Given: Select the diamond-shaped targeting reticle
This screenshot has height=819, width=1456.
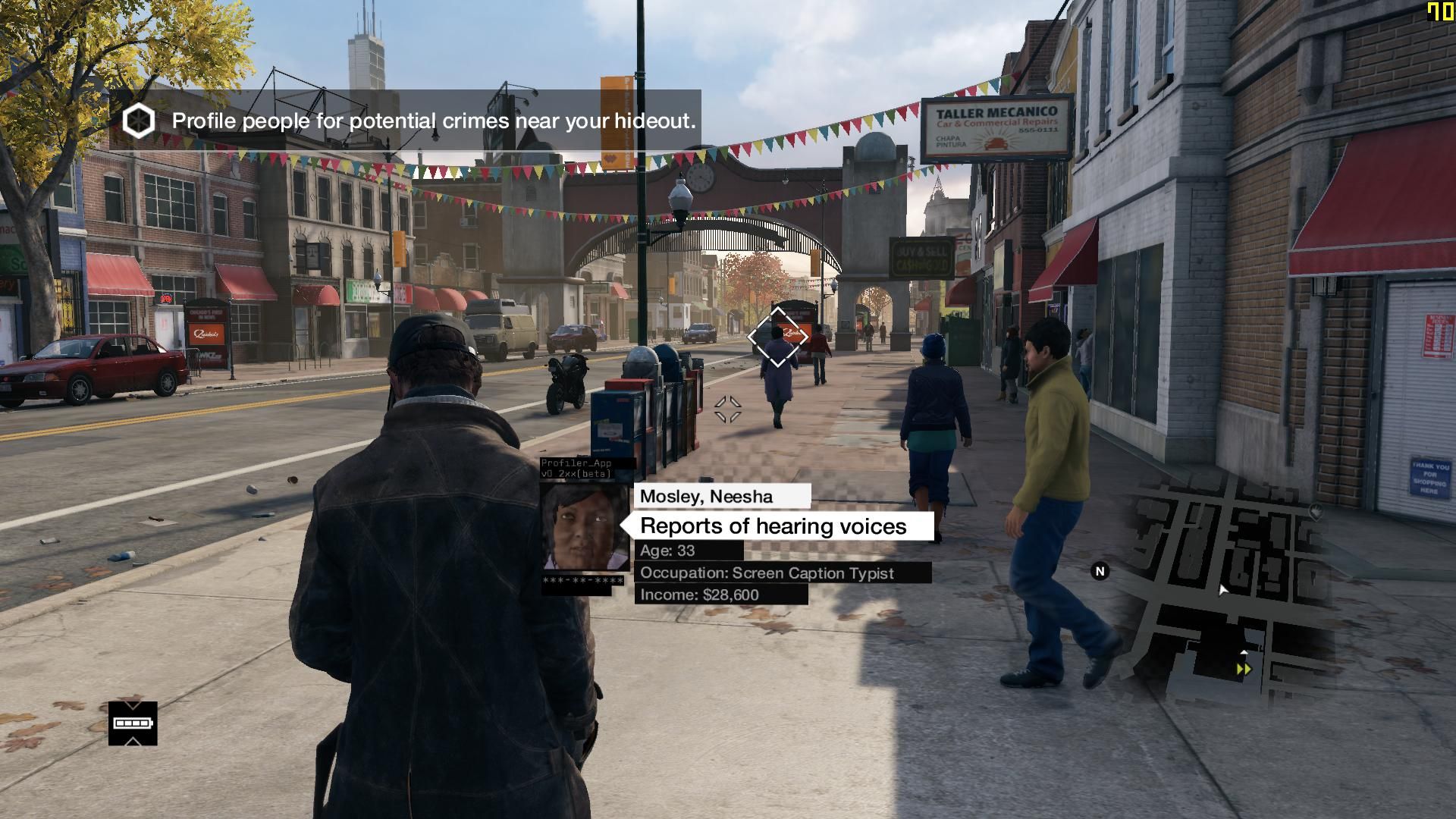Looking at the screenshot, I should pos(777,334).
